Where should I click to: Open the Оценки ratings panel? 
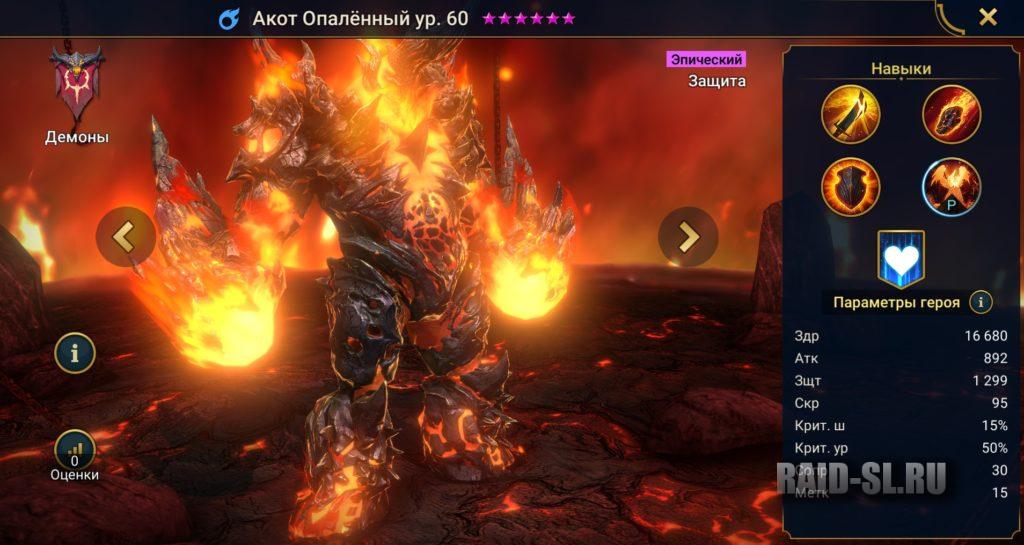[75, 451]
